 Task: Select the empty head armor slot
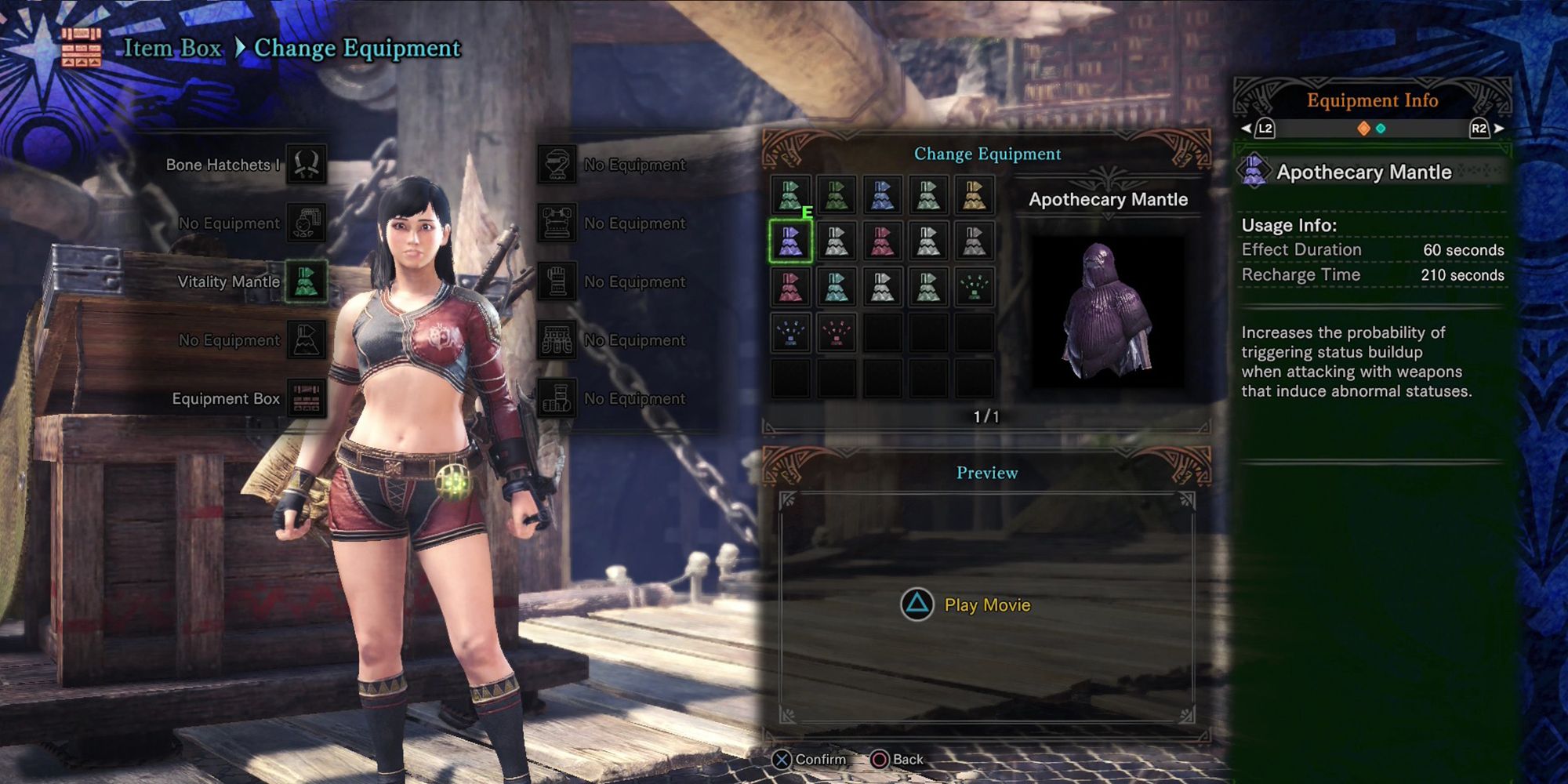point(557,165)
